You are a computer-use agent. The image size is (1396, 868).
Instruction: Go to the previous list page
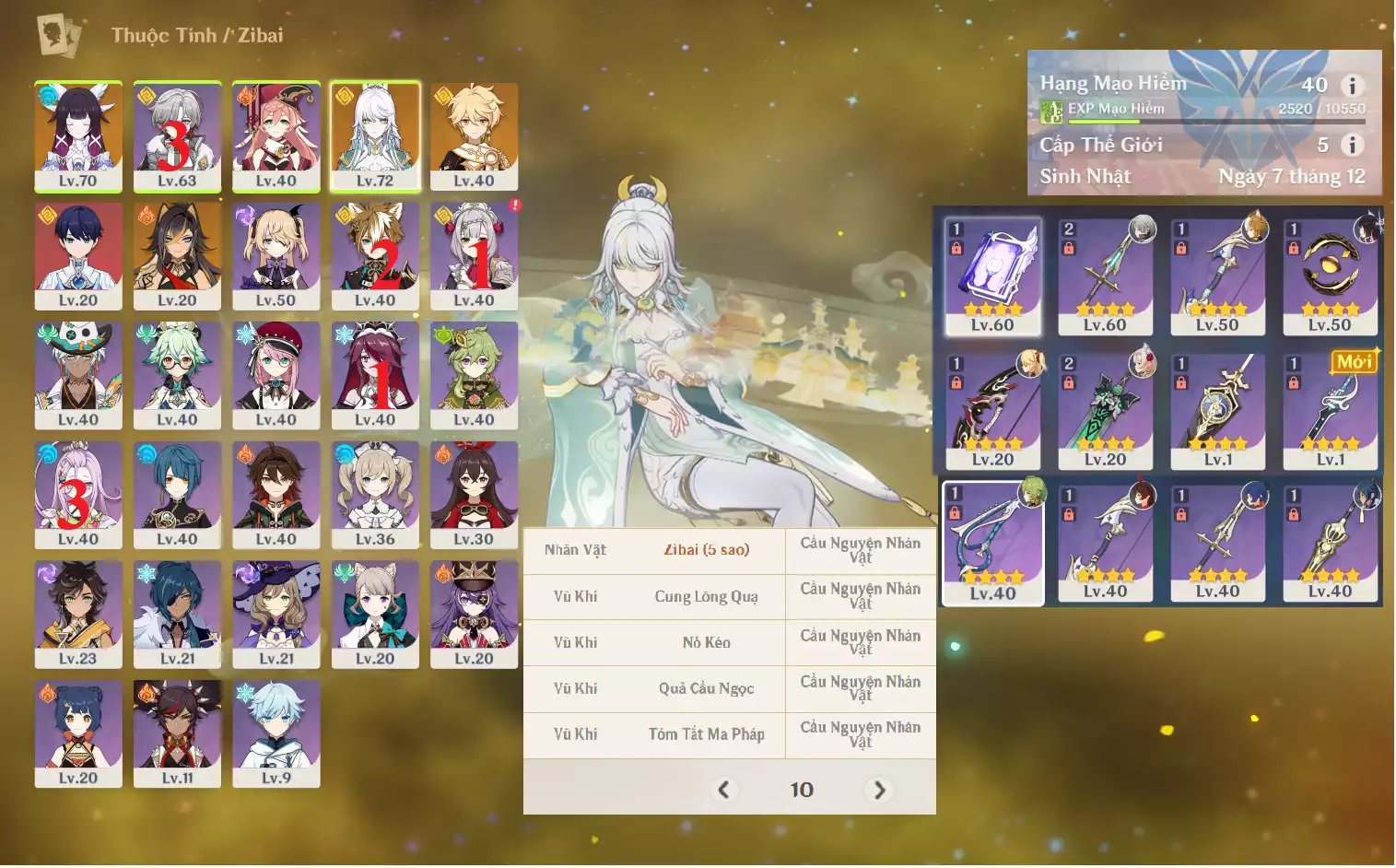[x=723, y=790]
